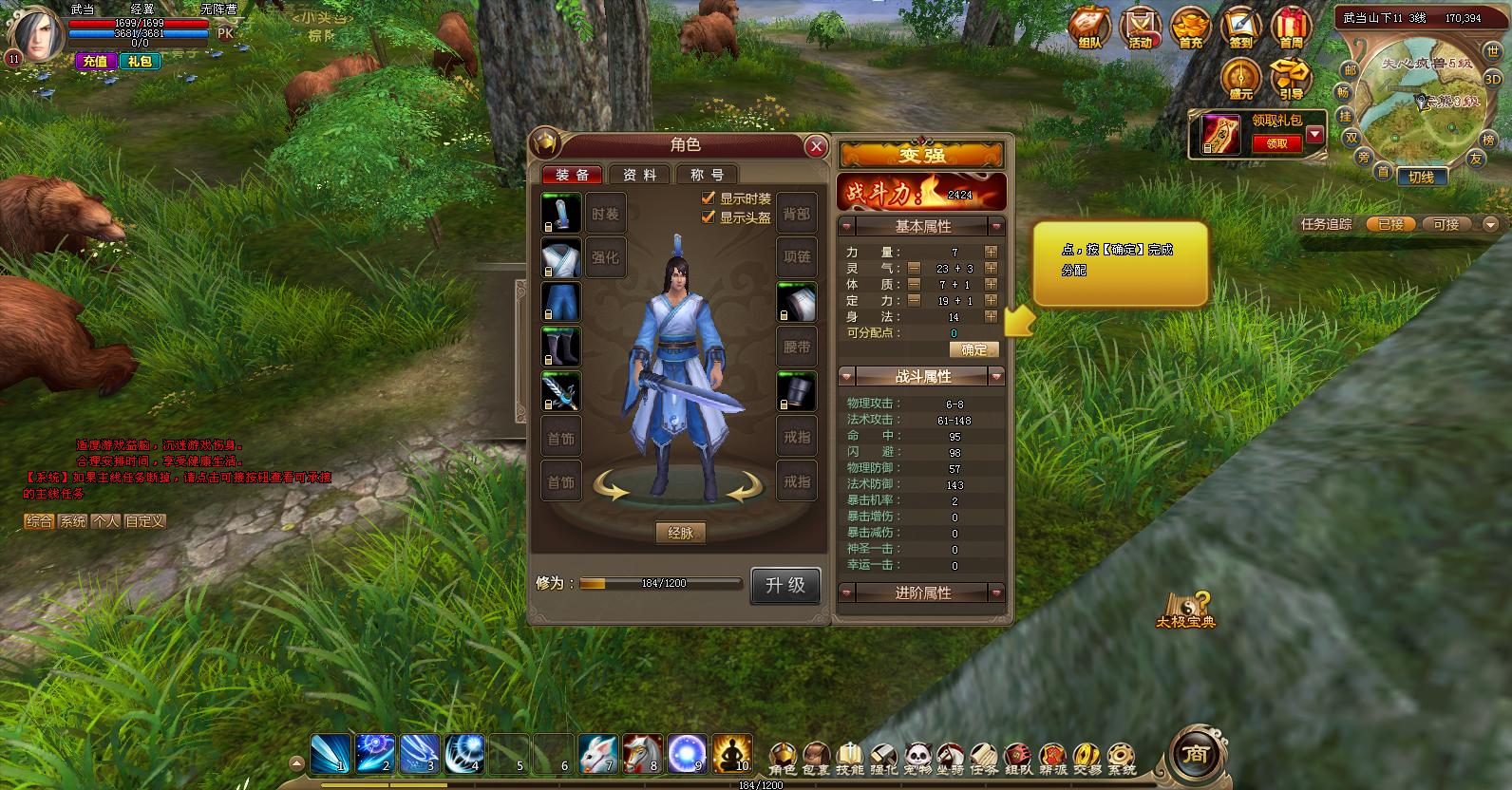Open the 称号 titles tab
This screenshot has height=790, width=1512.
point(707,175)
